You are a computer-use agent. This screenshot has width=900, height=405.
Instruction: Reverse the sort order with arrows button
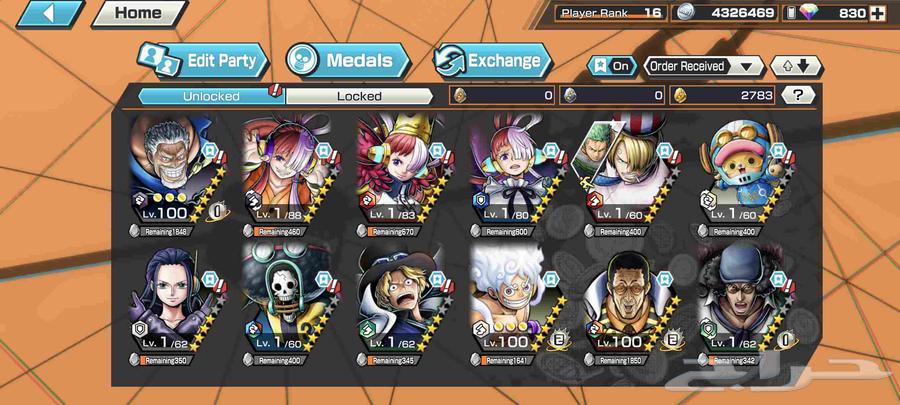[796, 66]
